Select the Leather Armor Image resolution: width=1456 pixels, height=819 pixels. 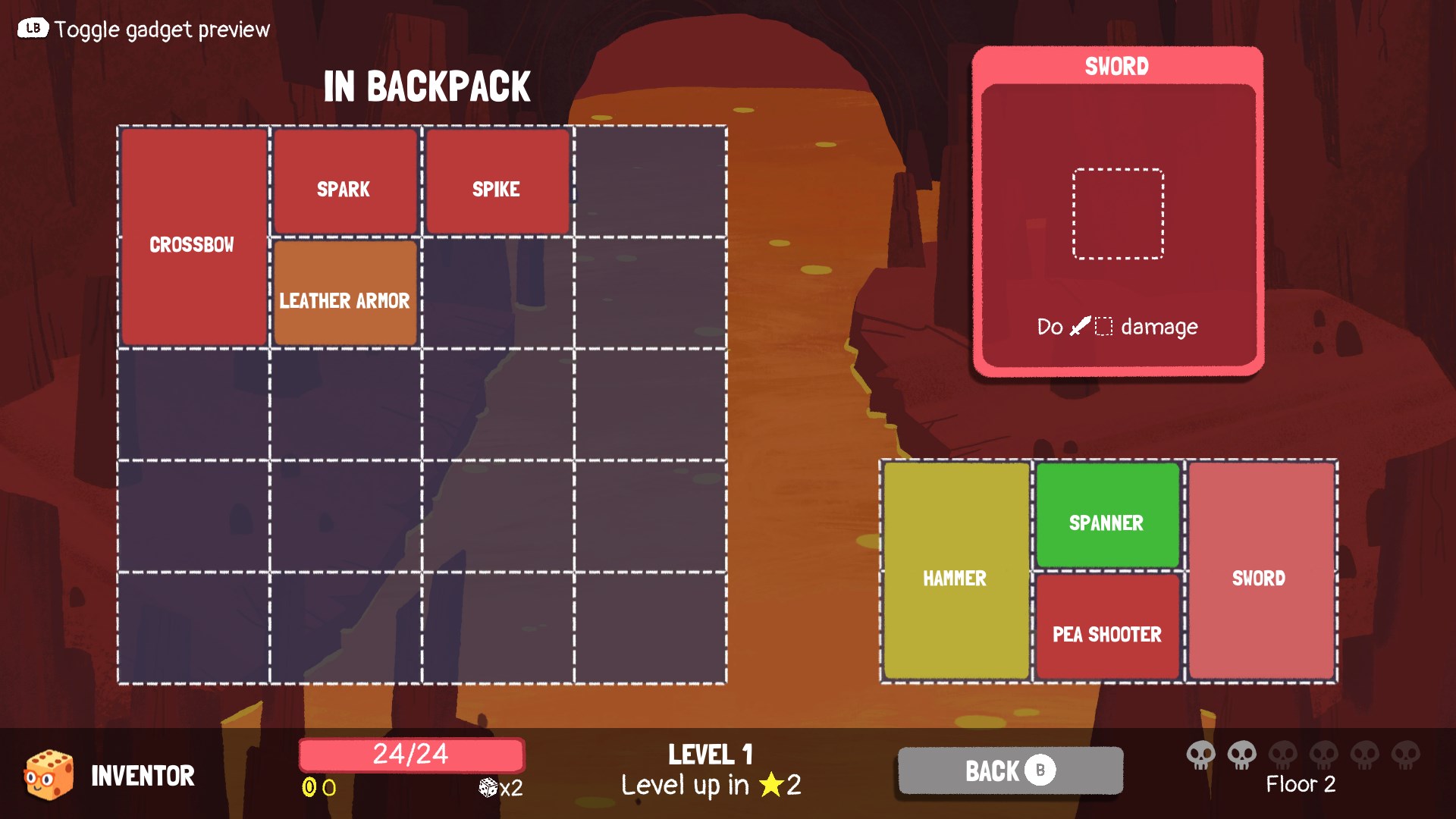pyautogui.click(x=345, y=293)
